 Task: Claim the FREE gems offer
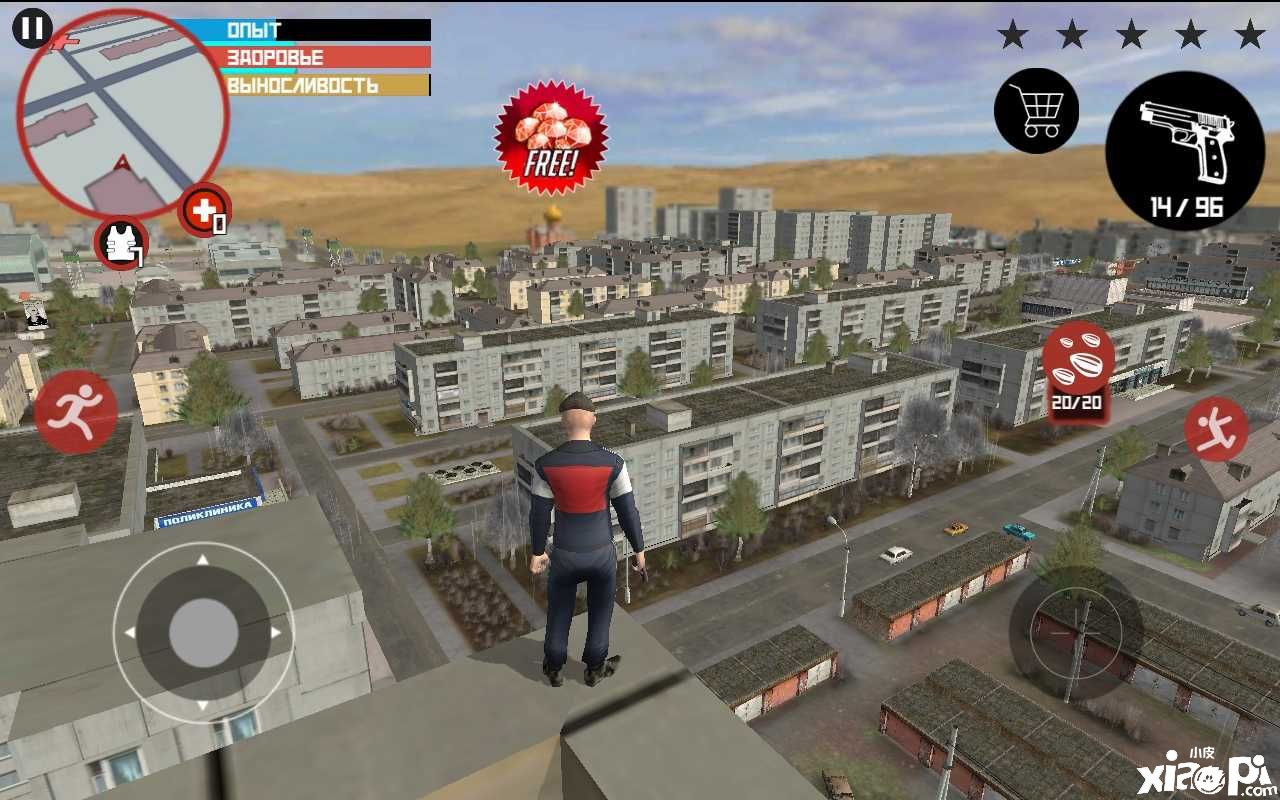tap(551, 138)
